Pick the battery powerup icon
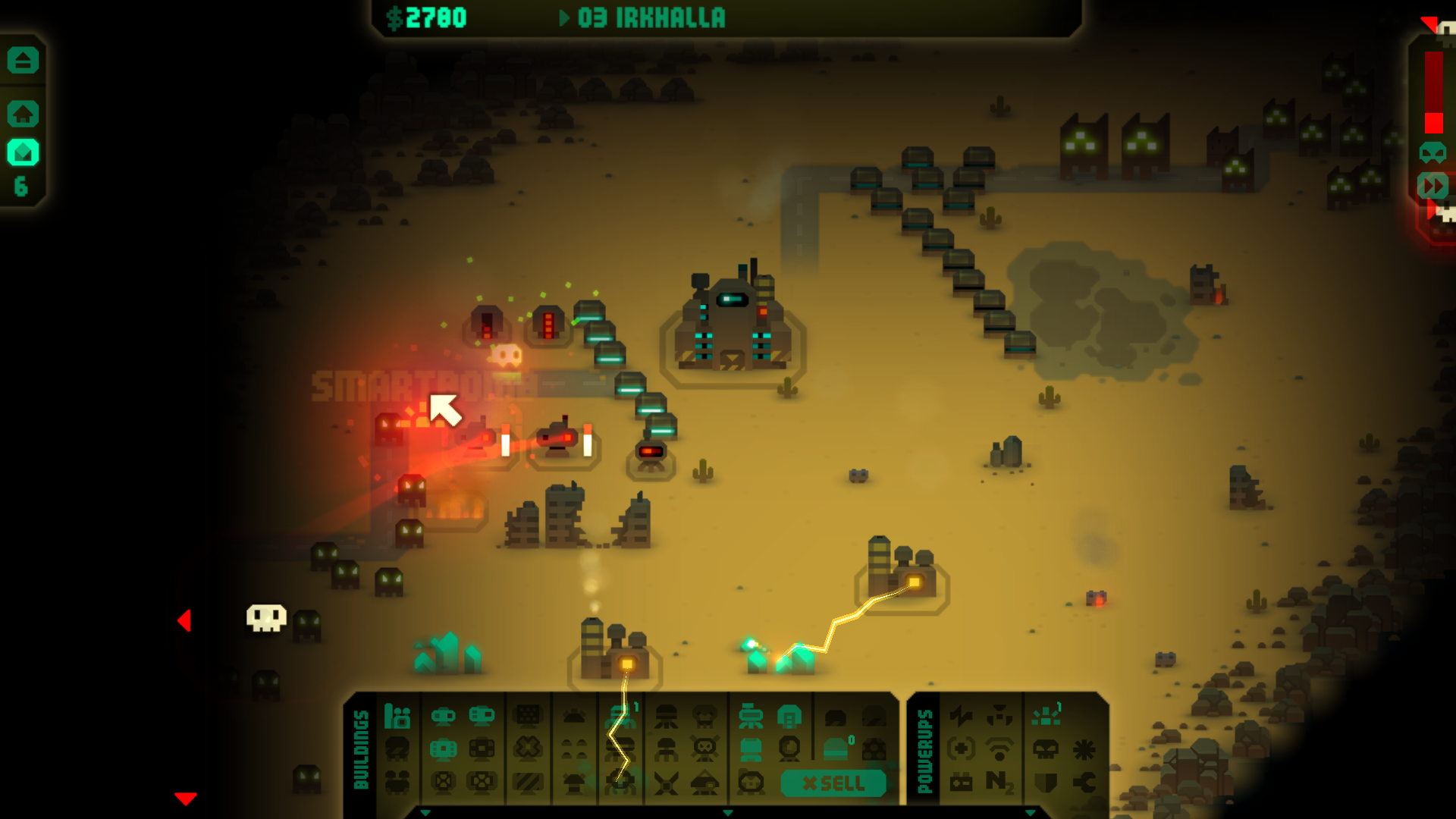1456x819 pixels. coord(961,782)
